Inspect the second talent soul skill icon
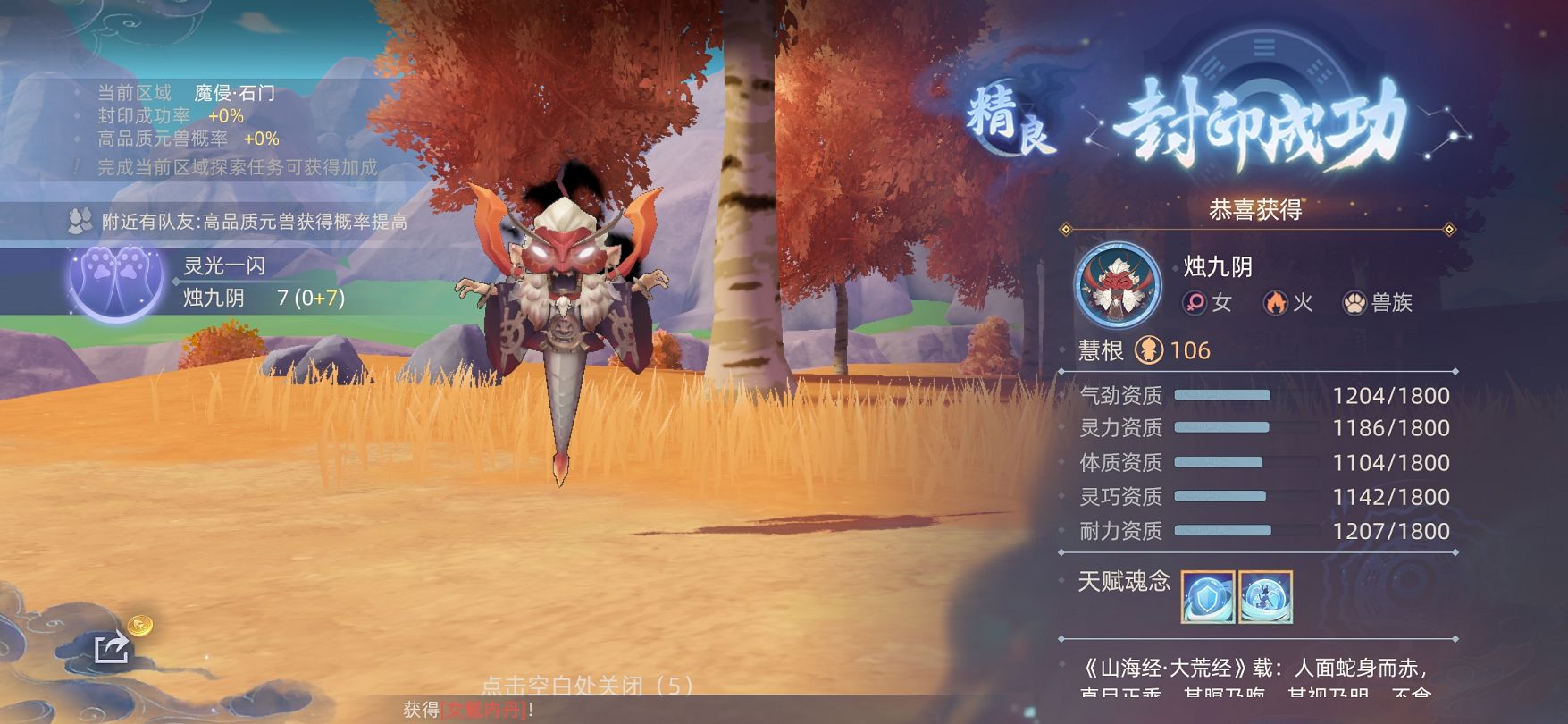1568x724 pixels. (x=1265, y=597)
